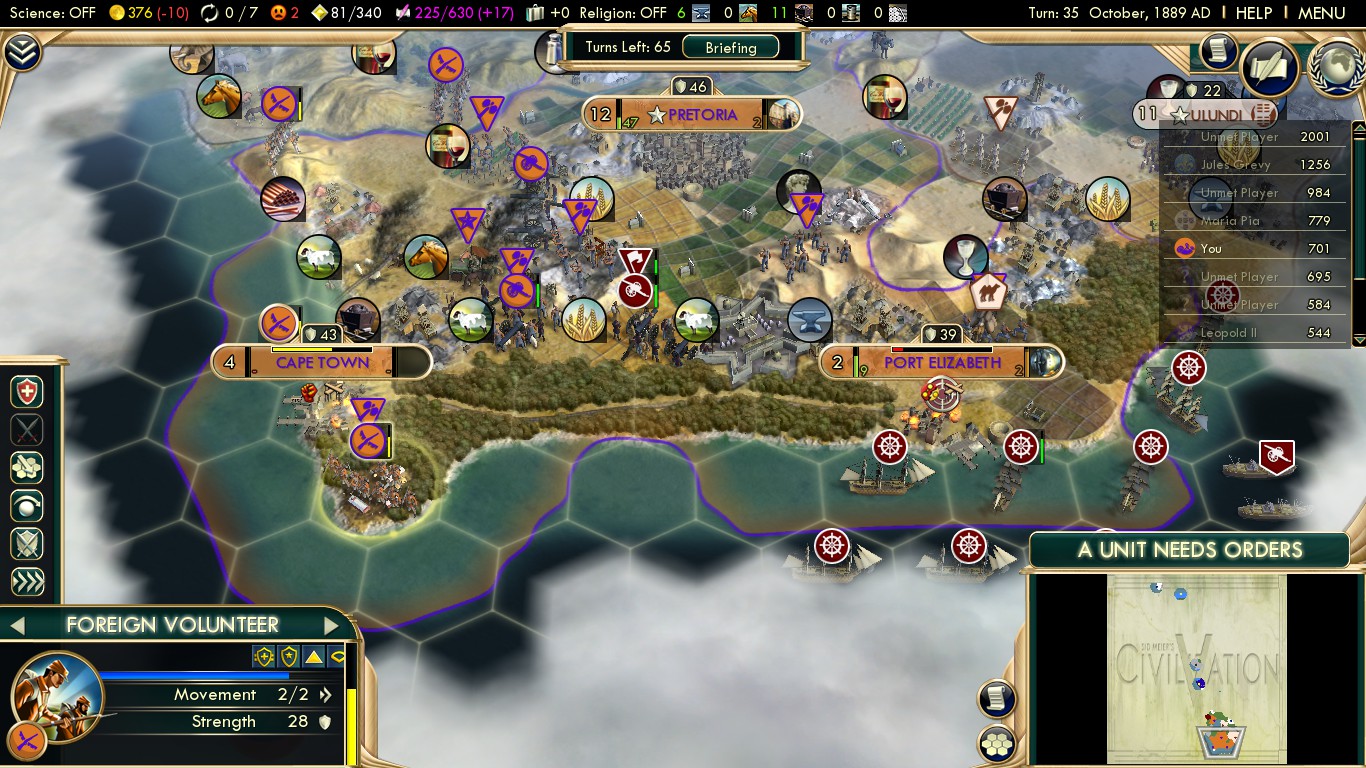Select the next unit arrow
This screenshot has width=1366, height=768.
click(332, 626)
